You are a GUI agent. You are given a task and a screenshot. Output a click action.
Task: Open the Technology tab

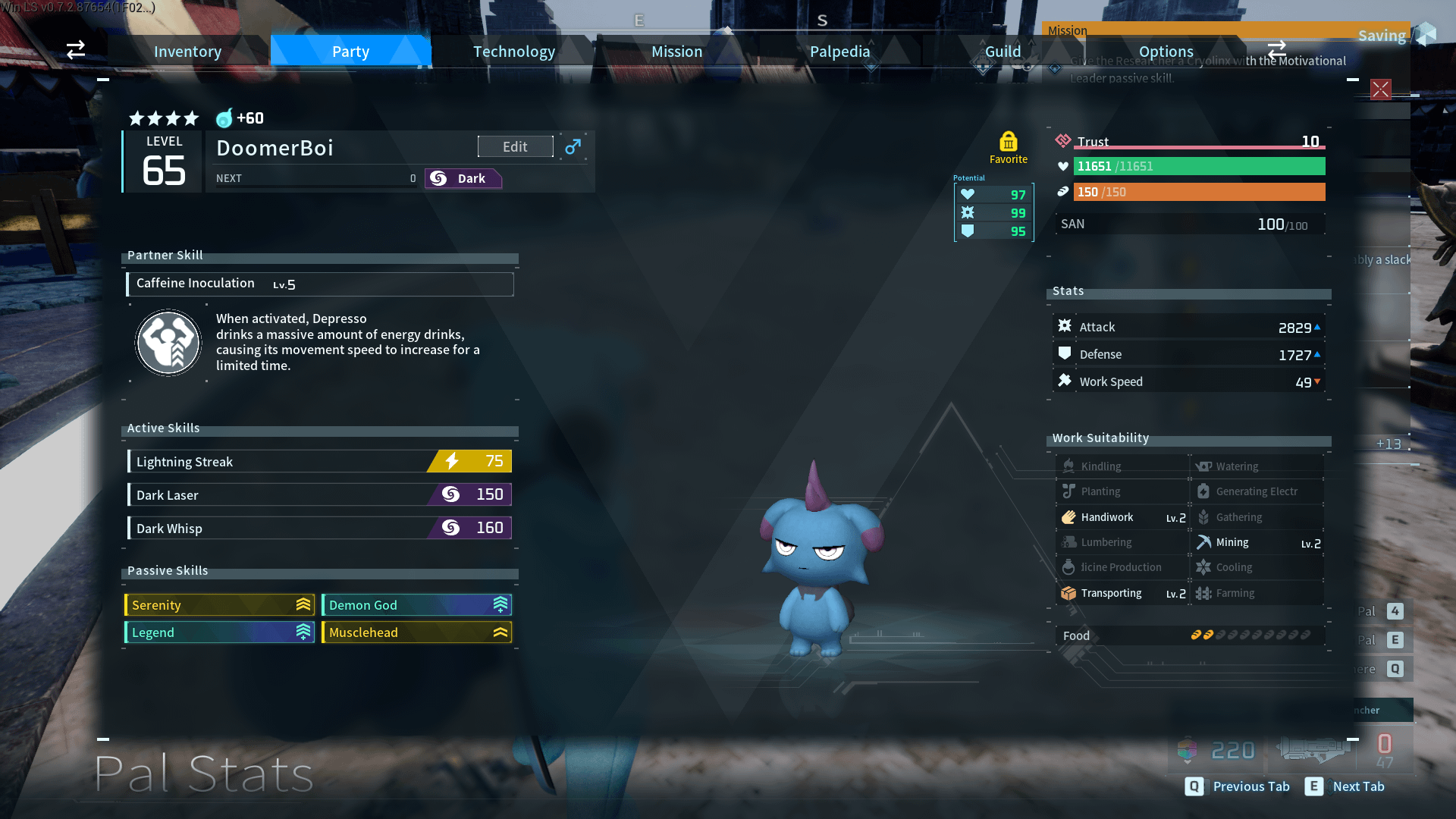click(x=514, y=52)
